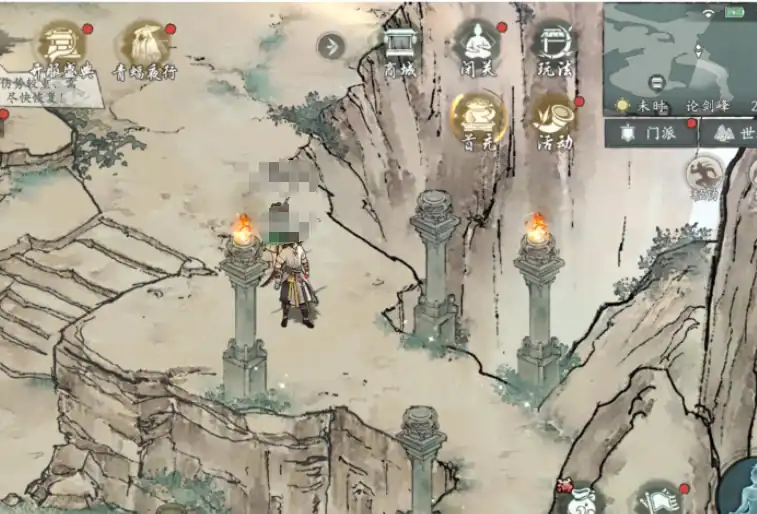Open the 开服盛典 server celebration icon

pyautogui.click(x=61, y=50)
